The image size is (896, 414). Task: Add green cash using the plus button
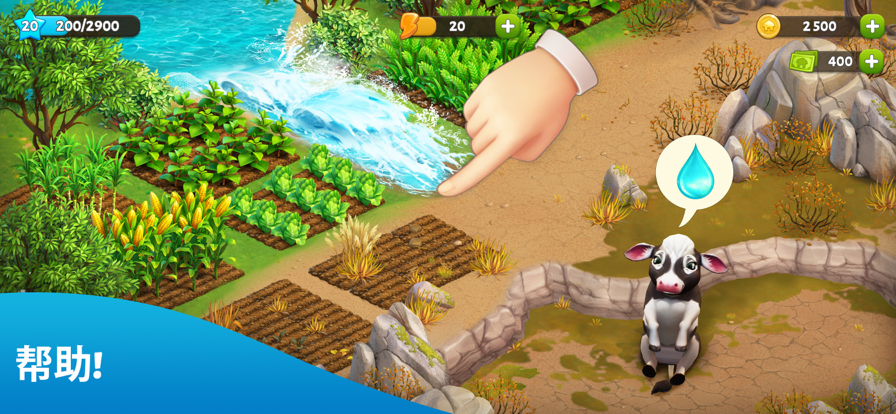click(871, 61)
